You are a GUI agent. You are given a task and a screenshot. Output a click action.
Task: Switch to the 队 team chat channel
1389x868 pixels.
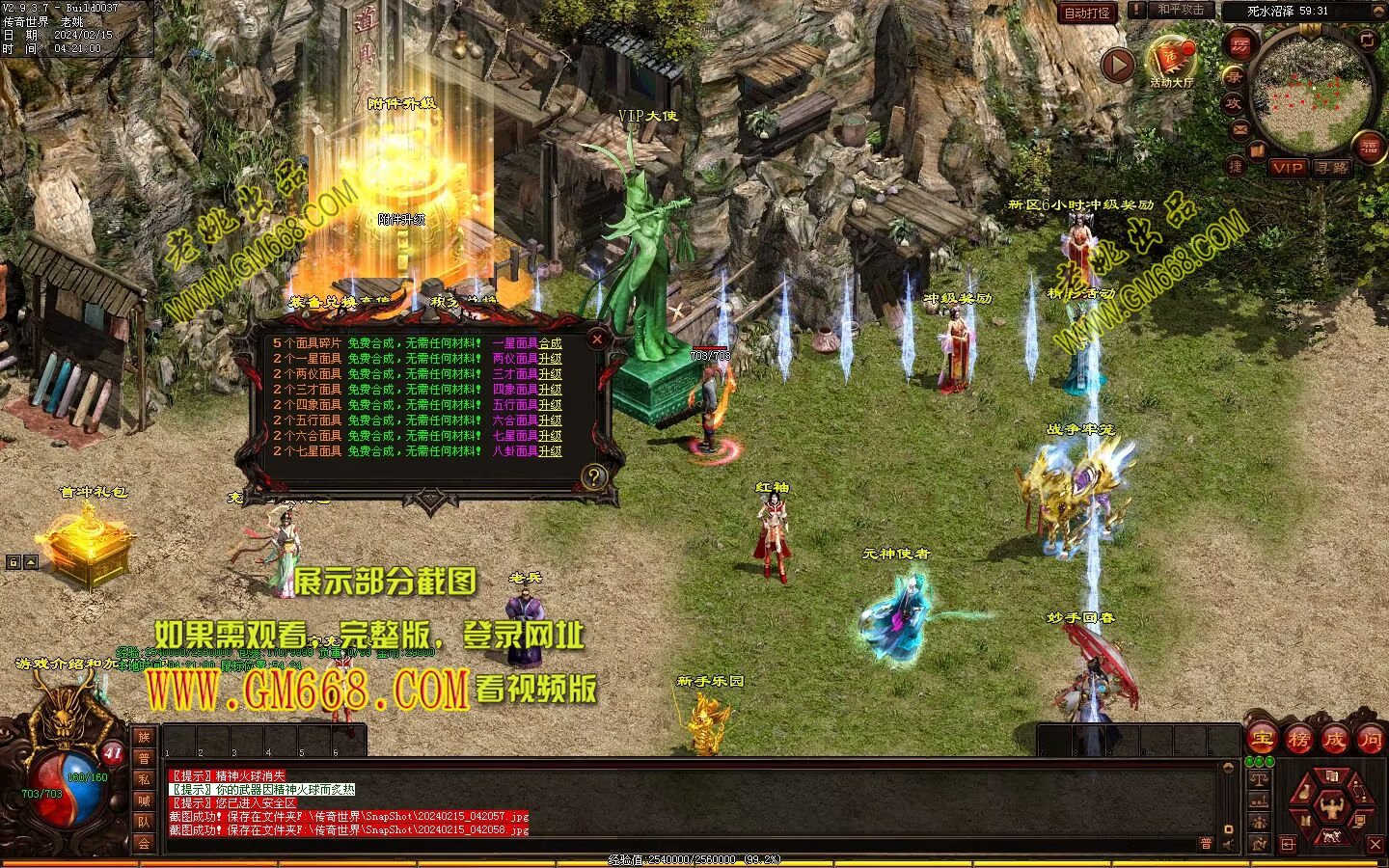tap(144, 822)
